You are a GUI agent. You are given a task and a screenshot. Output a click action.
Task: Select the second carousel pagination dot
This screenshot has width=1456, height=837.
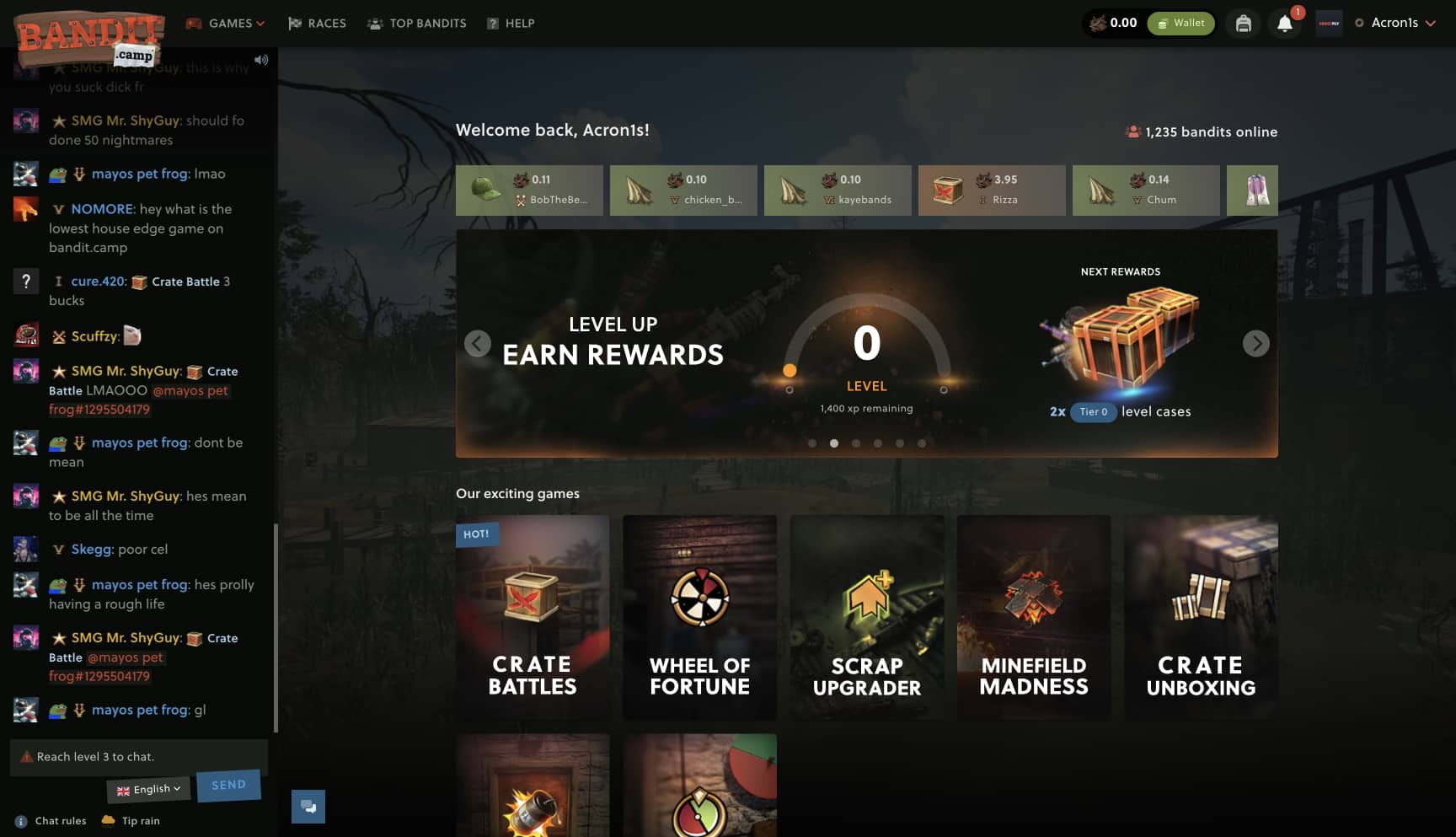(x=835, y=443)
